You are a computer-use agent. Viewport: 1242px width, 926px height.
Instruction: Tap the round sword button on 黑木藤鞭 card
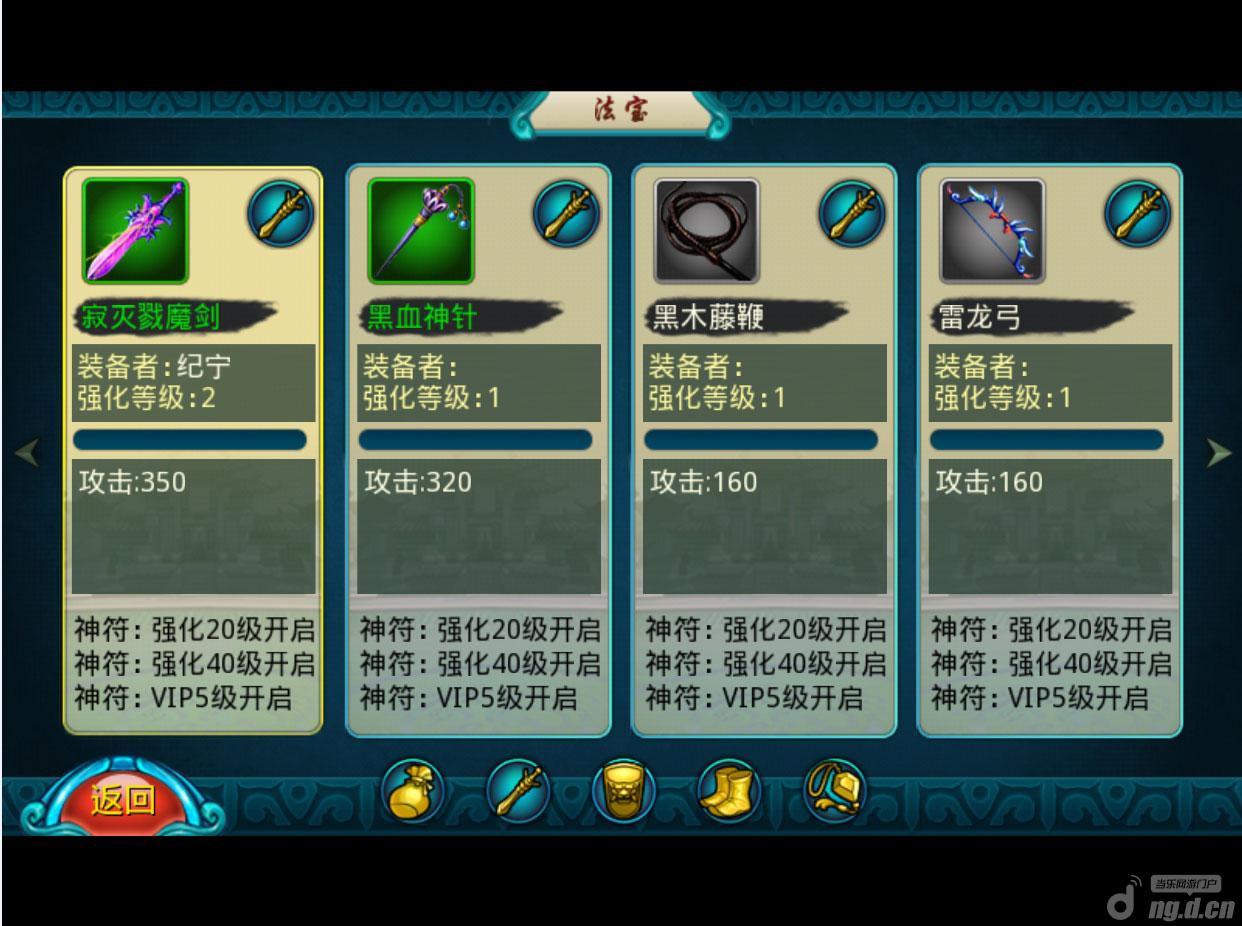[852, 213]
